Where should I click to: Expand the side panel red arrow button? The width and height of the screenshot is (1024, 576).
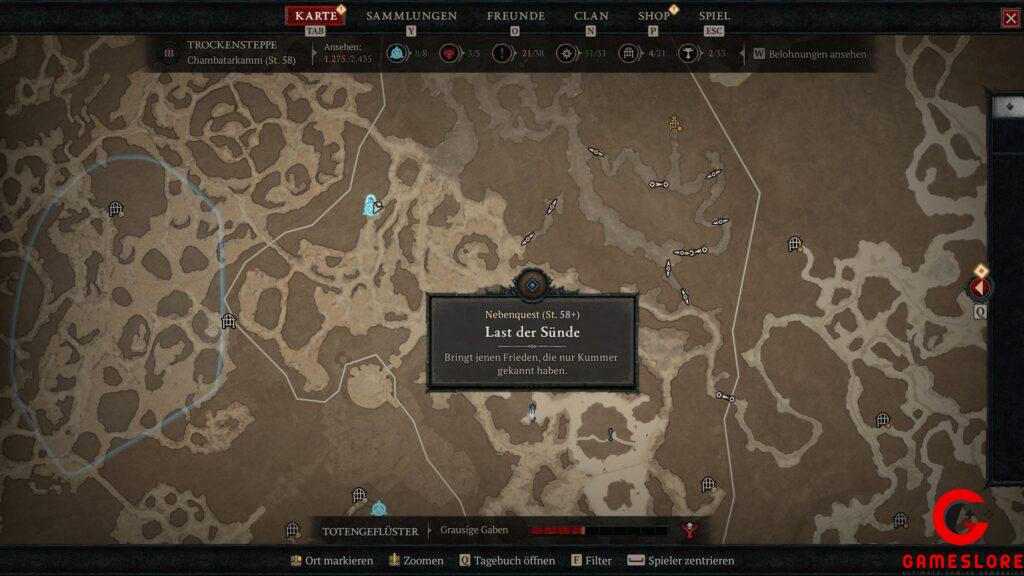pos(979,288)
